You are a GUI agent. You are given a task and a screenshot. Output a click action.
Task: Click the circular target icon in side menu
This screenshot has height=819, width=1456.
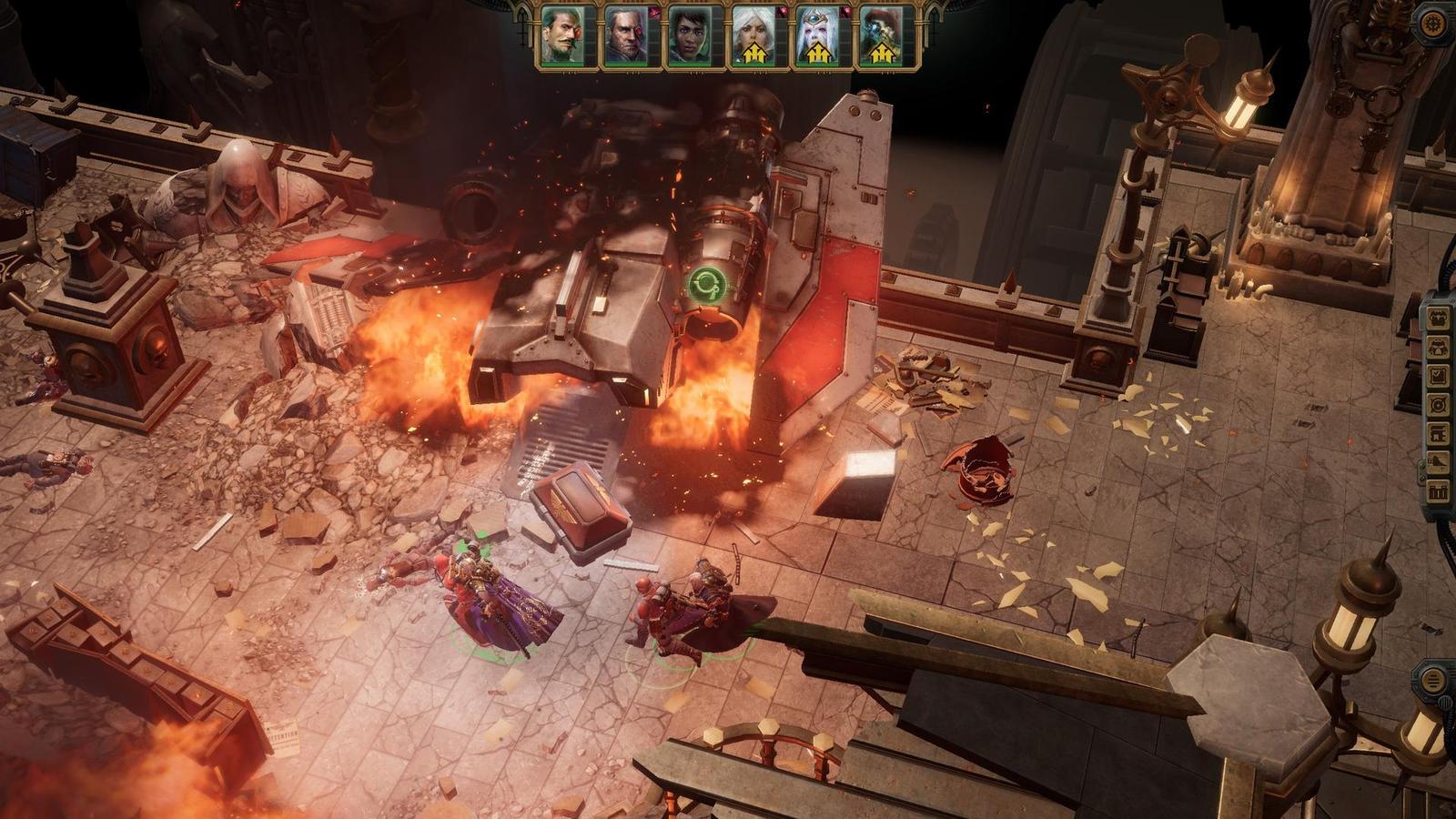[x=1439, y=404]
